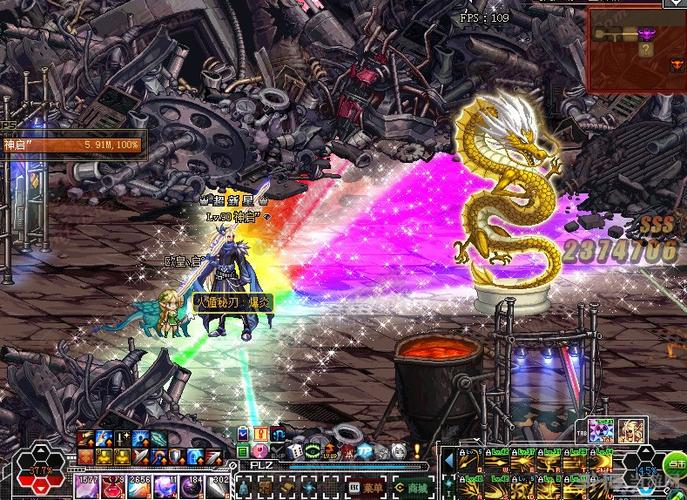
Task: Click the dungeon minimap
Action: point(637,46)
